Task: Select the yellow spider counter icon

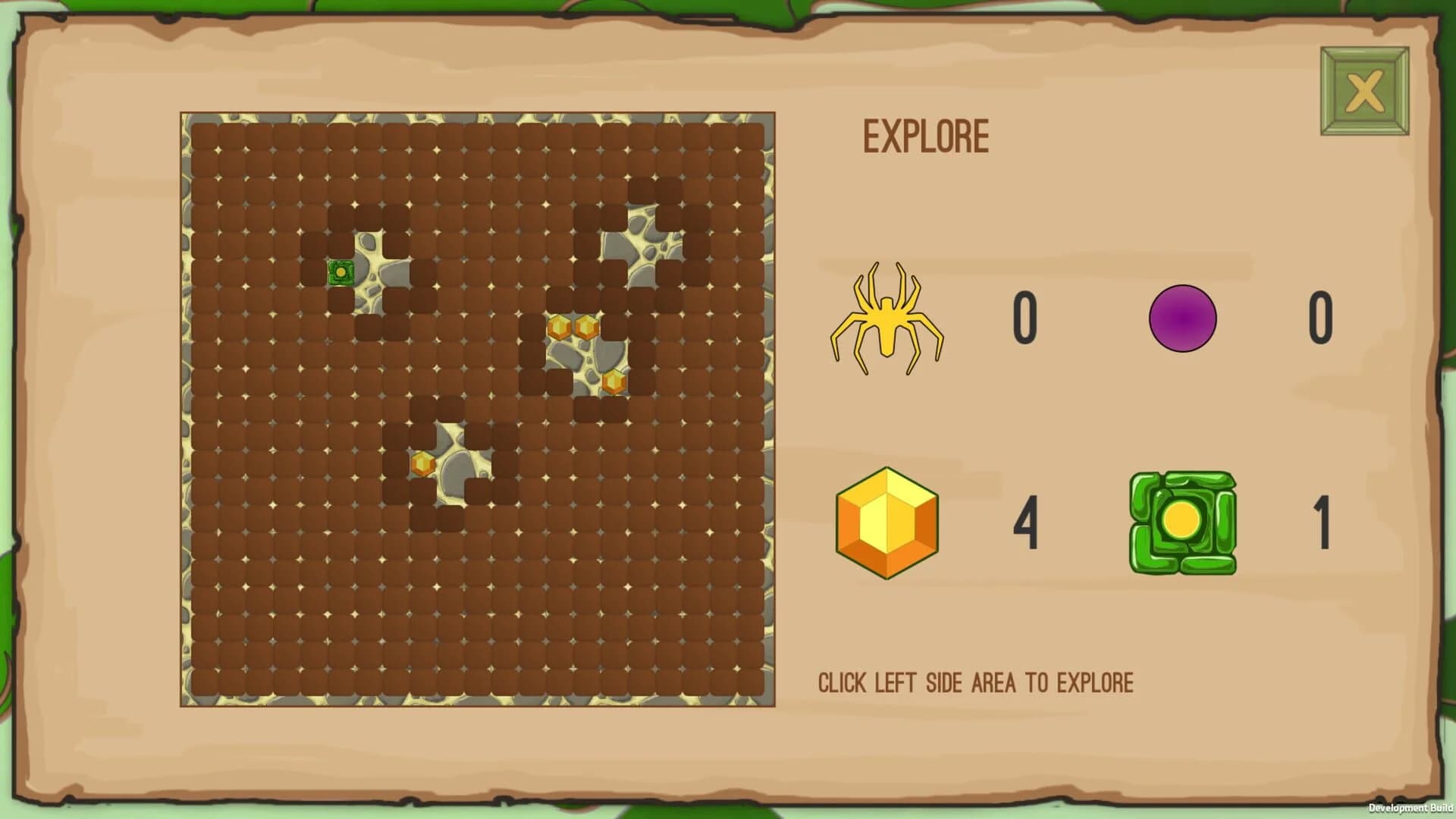Action: click(x=889, y=318)
